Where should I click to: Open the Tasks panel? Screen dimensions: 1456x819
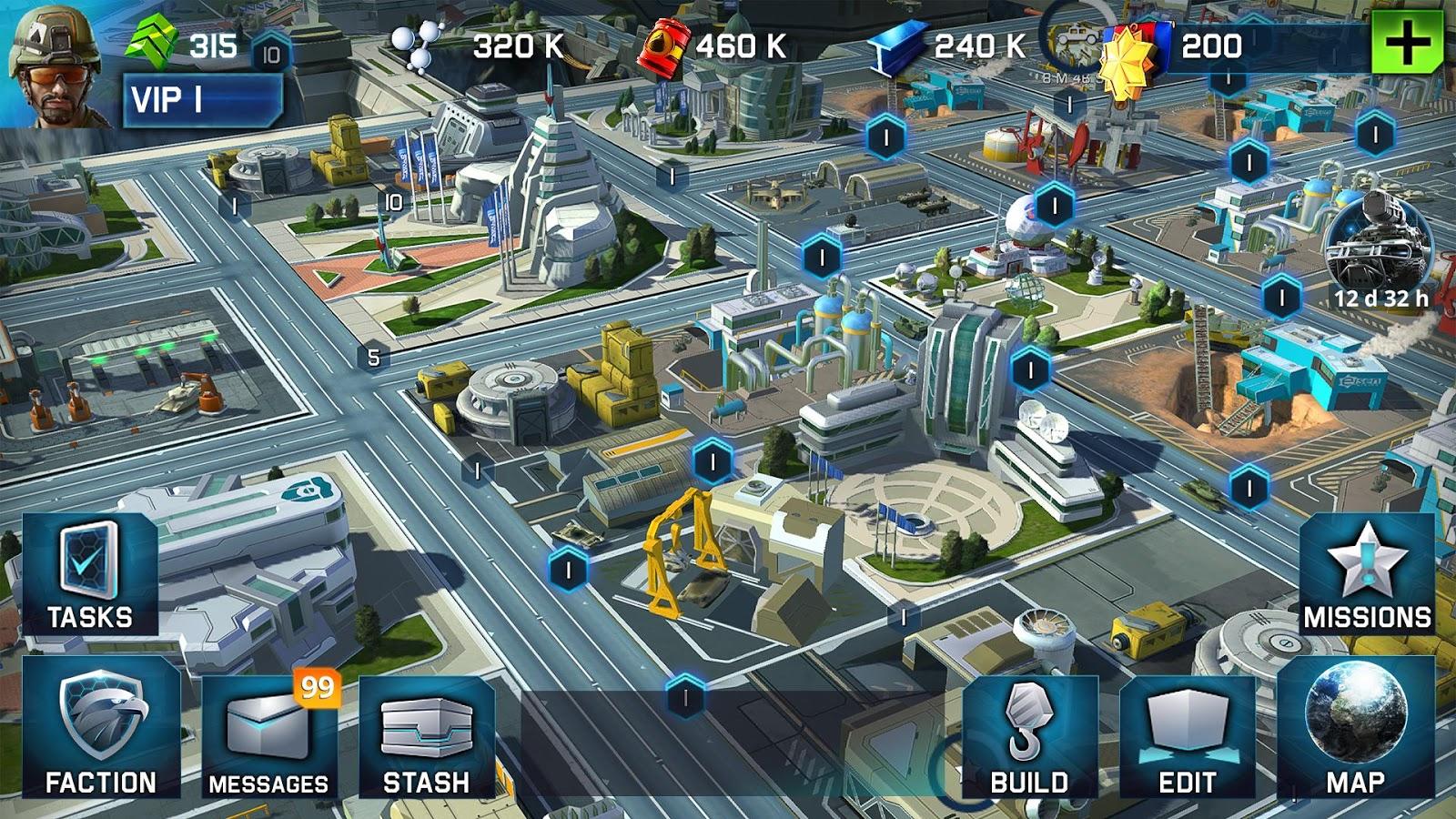90,574
